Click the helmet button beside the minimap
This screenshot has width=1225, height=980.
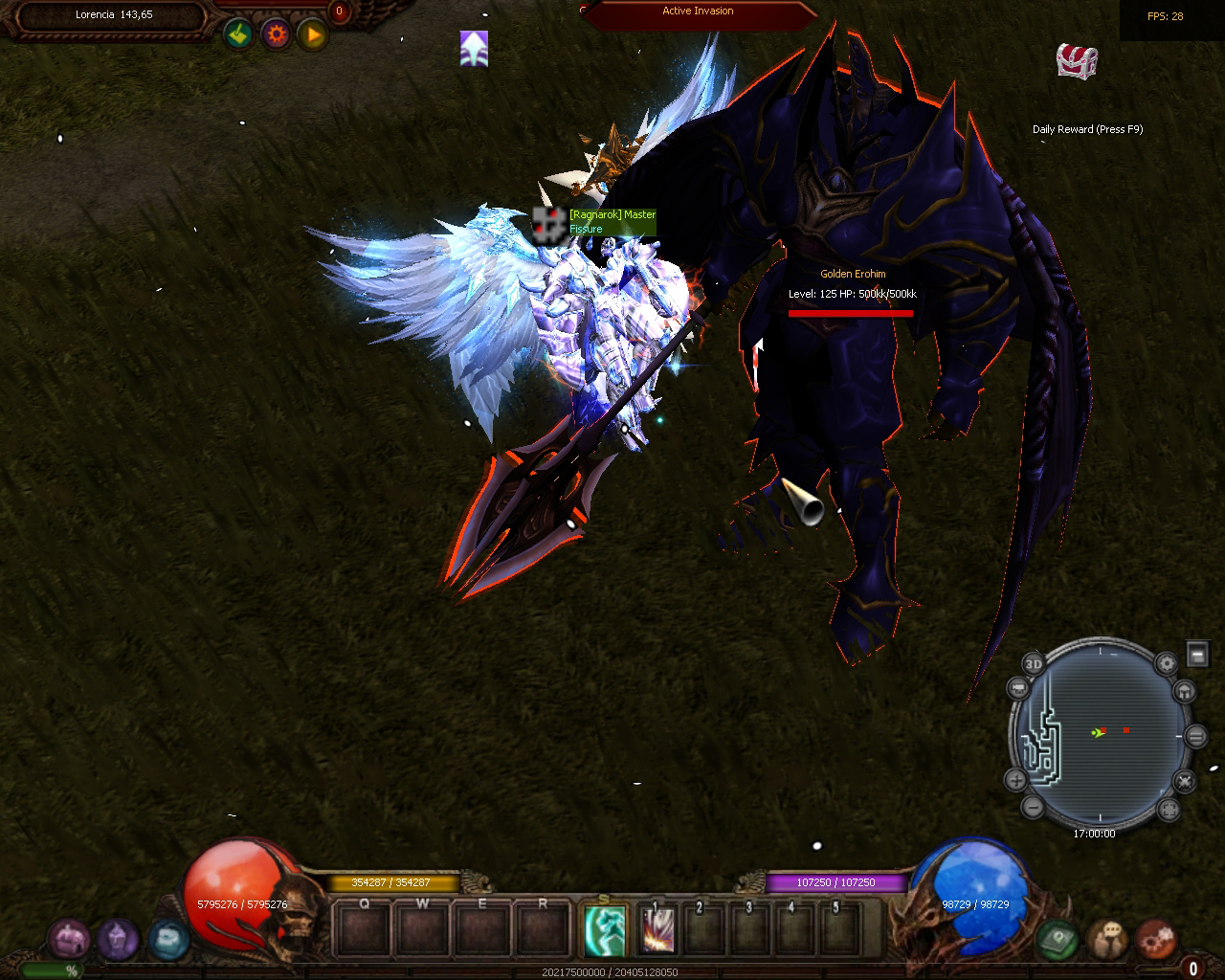pyautogui.click(x=1184, y=693)
